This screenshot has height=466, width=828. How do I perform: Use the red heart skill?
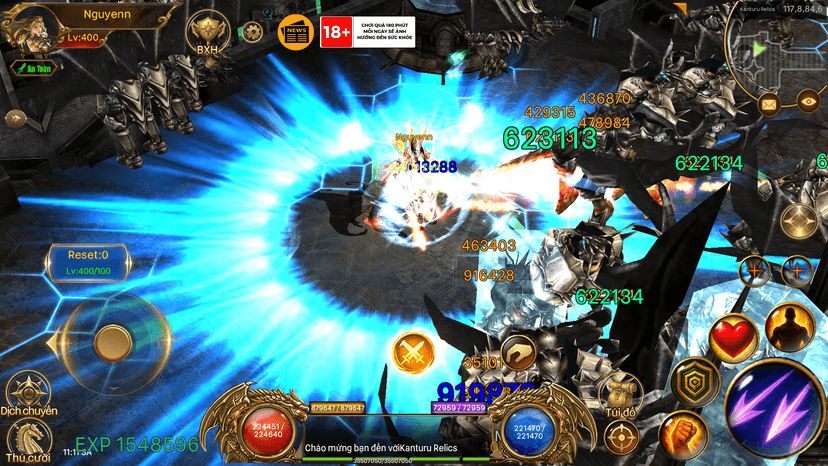coord(733,337)
